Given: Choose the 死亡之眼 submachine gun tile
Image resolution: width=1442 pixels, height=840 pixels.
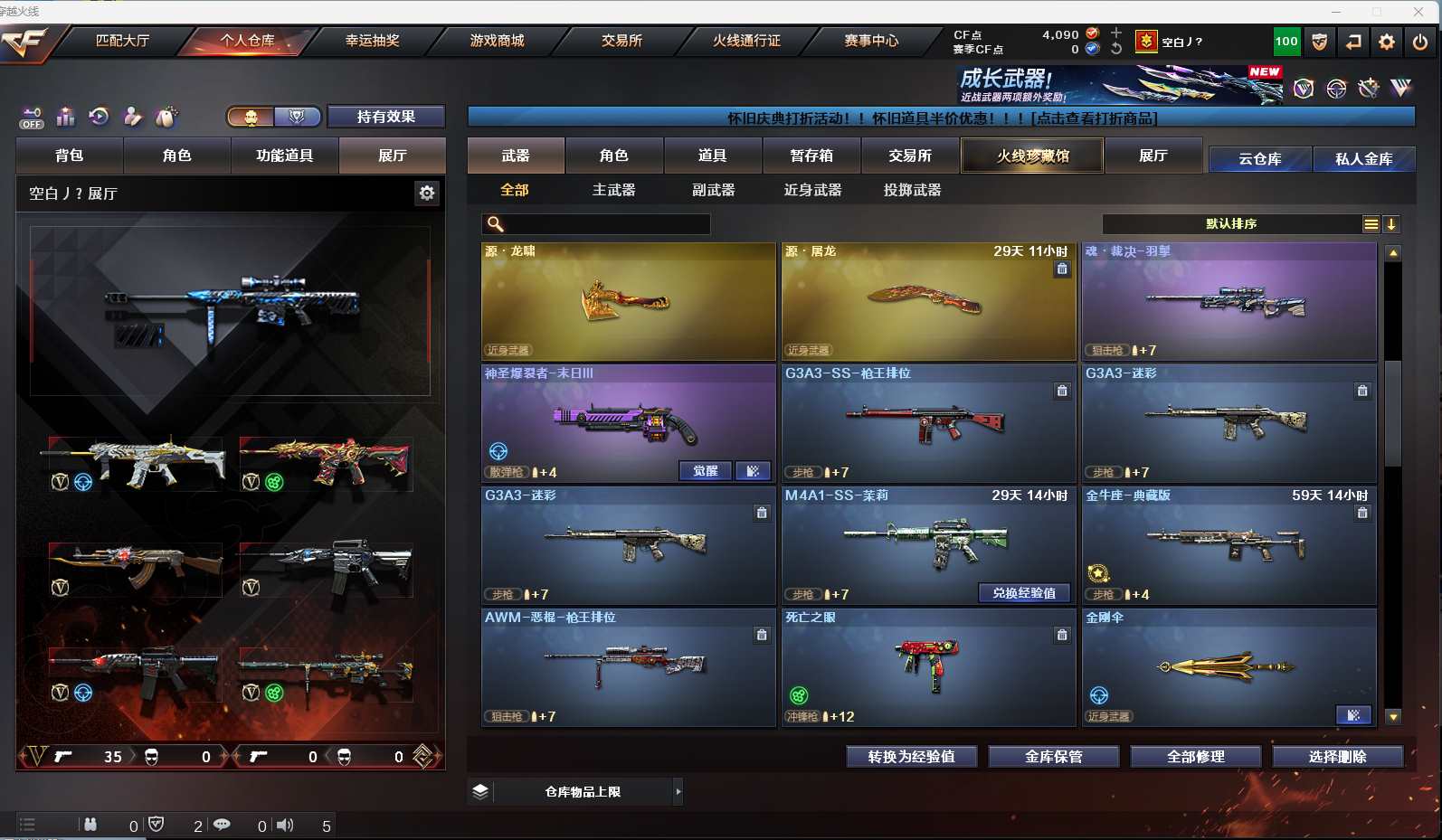Looking at the screenshot, I should tap(928, 666).
